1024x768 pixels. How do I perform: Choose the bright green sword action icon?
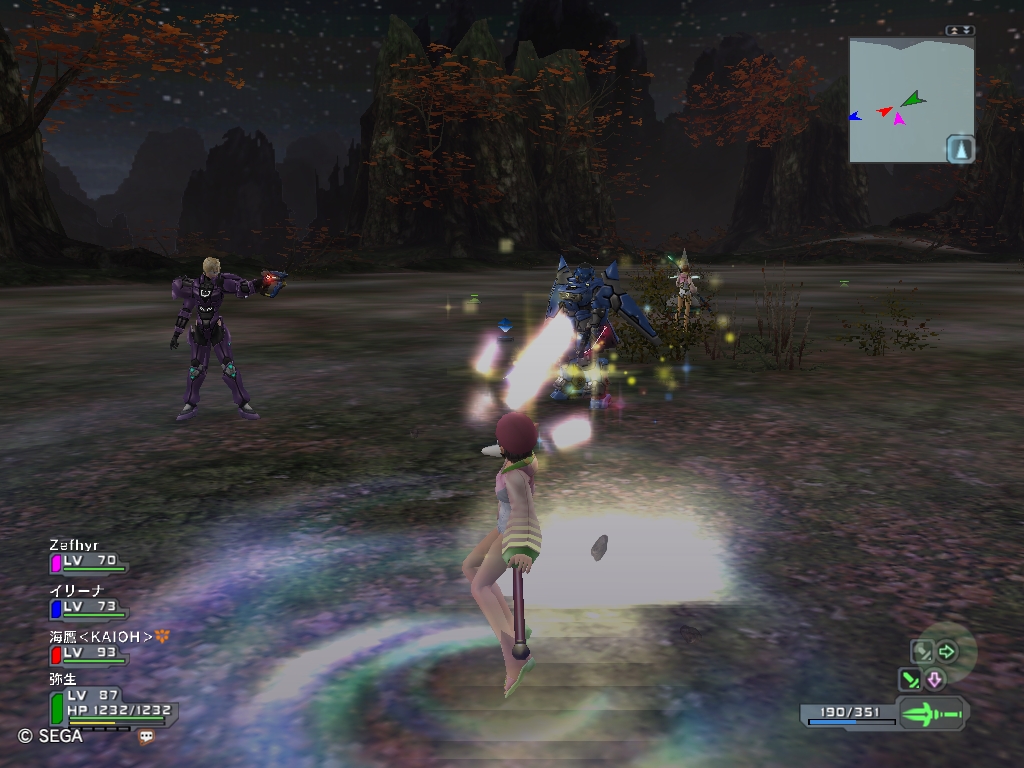911,681
